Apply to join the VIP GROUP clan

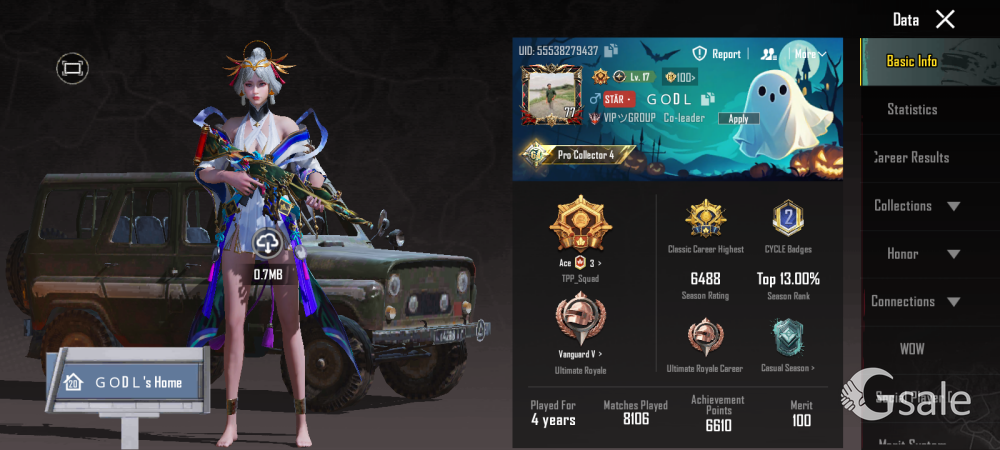(738, 118)
